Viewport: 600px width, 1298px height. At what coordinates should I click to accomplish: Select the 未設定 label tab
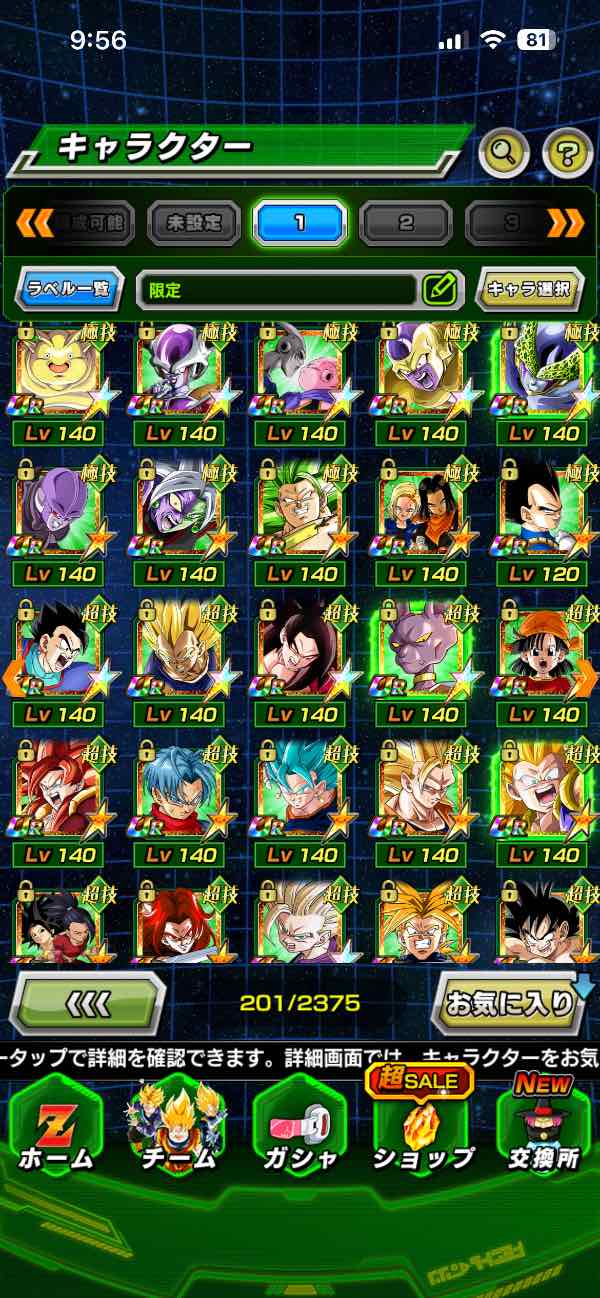pos(194,222)
